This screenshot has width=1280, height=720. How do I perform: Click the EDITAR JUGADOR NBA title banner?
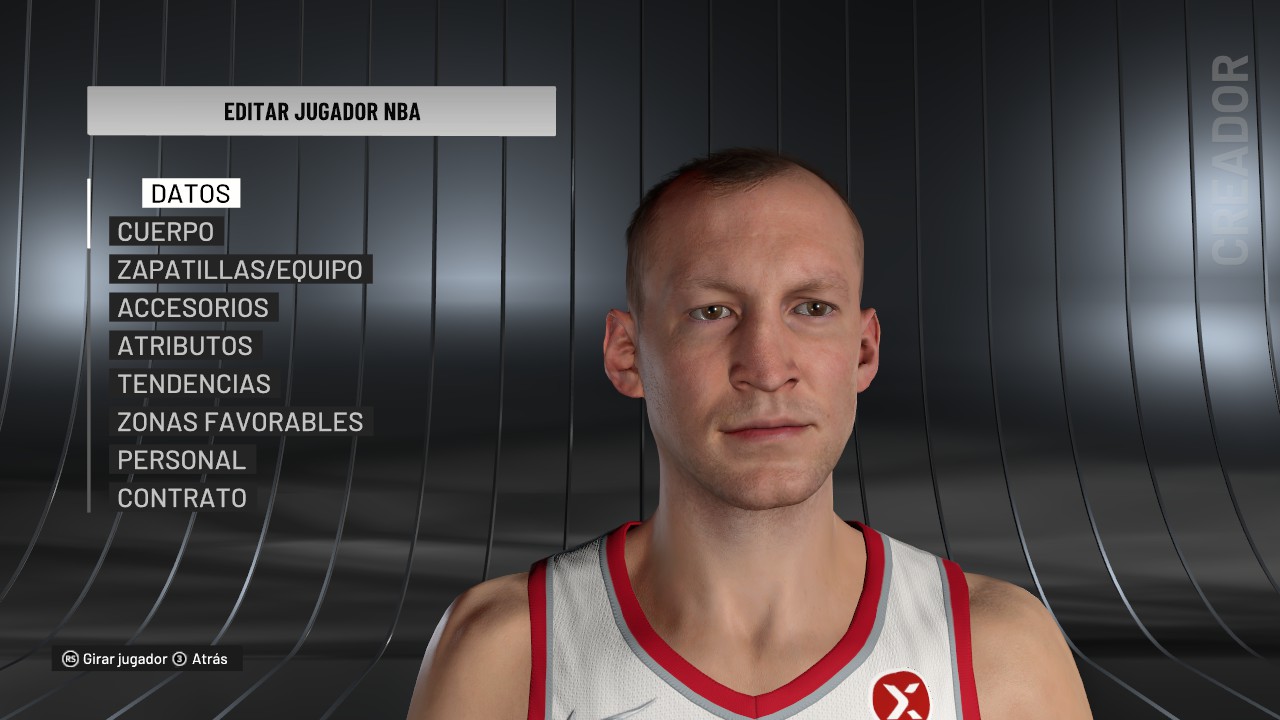(x=320, y=110)
